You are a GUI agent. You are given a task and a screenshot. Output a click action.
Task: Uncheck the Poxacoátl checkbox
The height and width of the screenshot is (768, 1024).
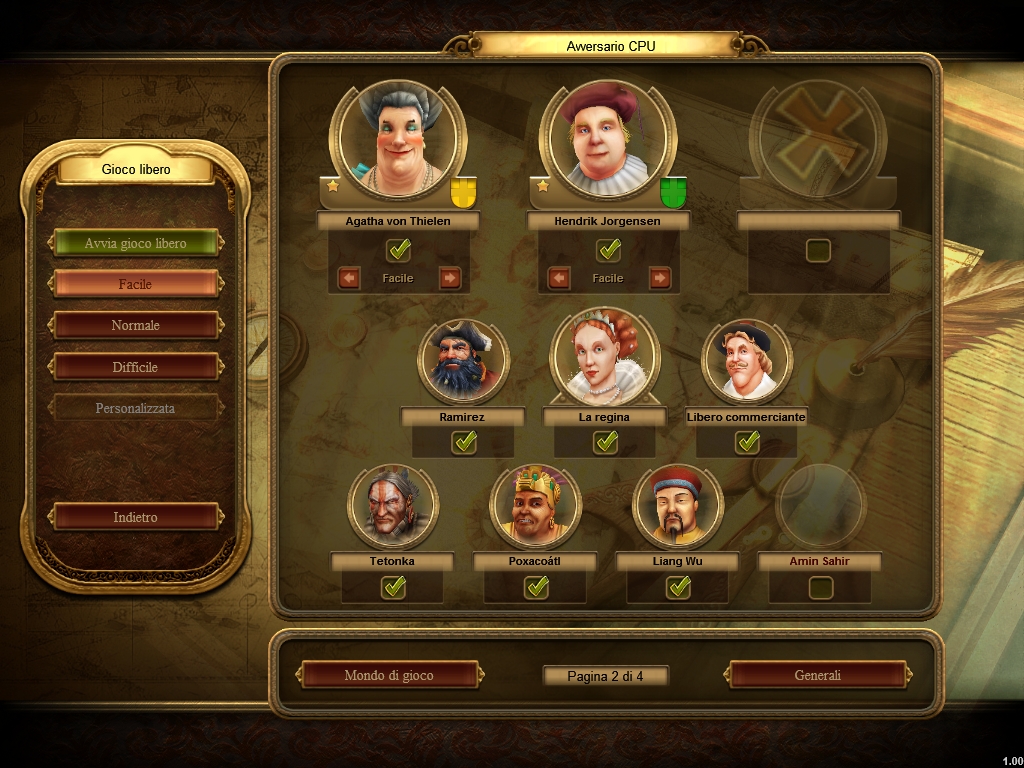coord(536,587)
